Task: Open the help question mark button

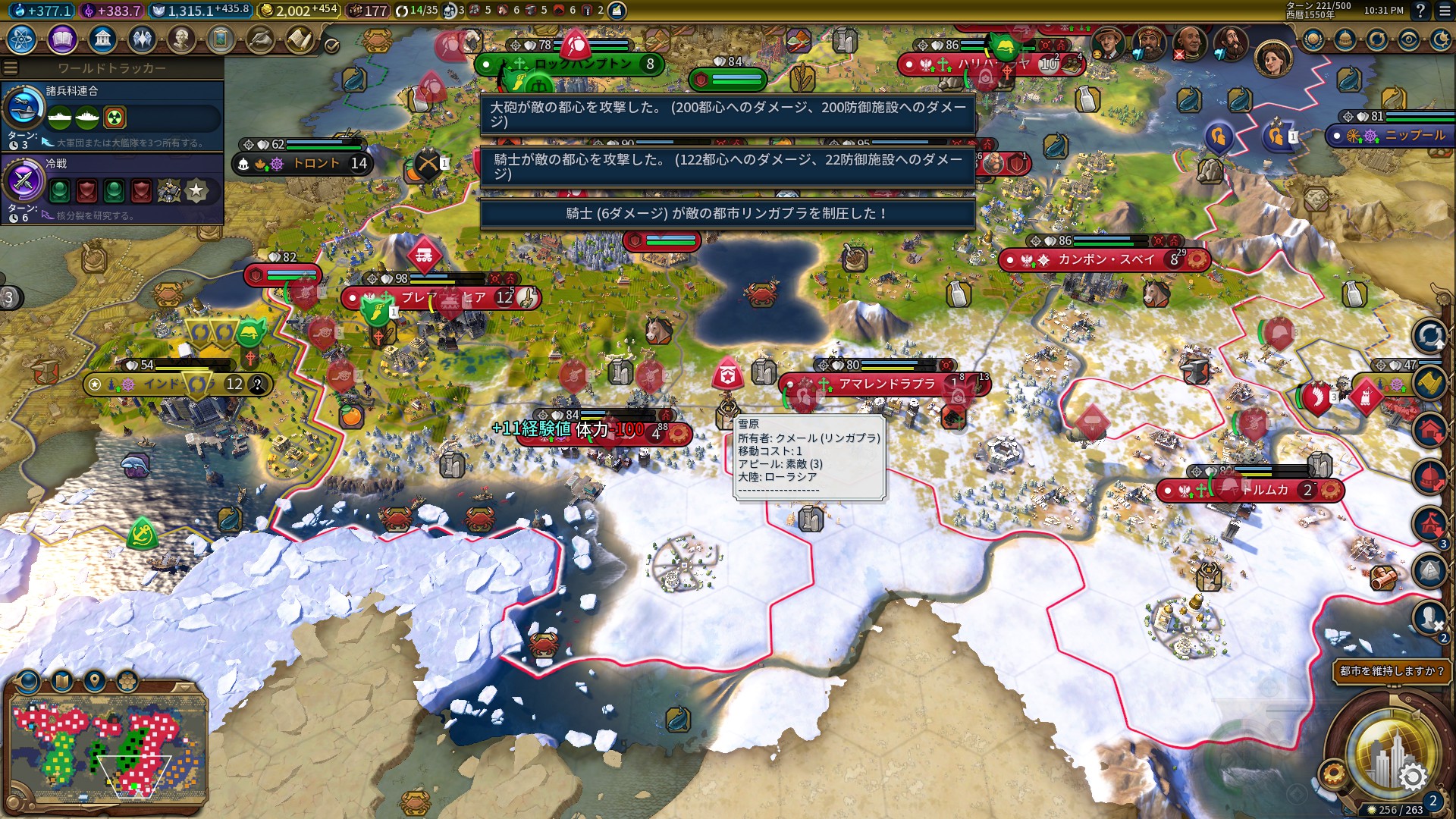Action: [1420, 11]
